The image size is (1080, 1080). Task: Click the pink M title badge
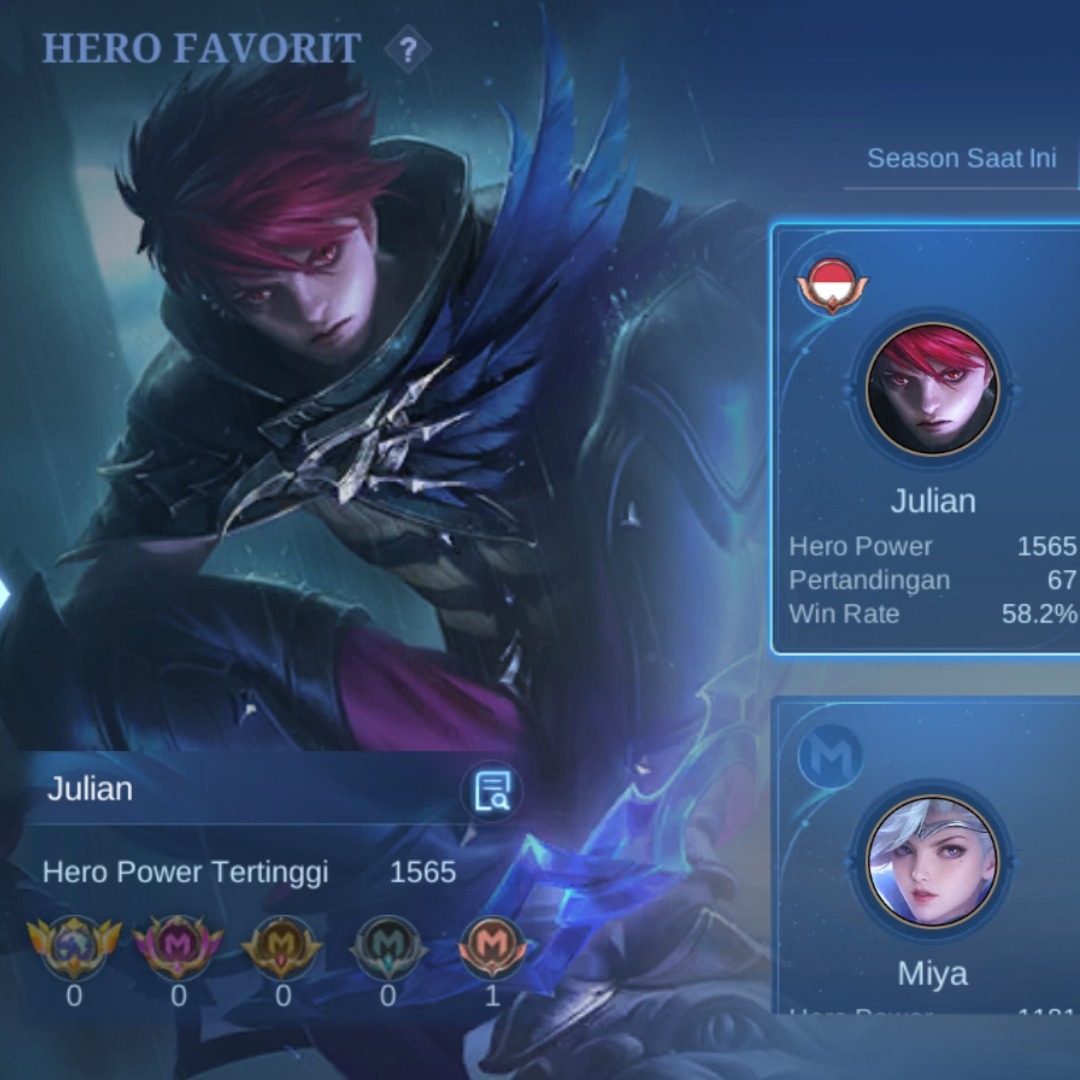[178, 945]
